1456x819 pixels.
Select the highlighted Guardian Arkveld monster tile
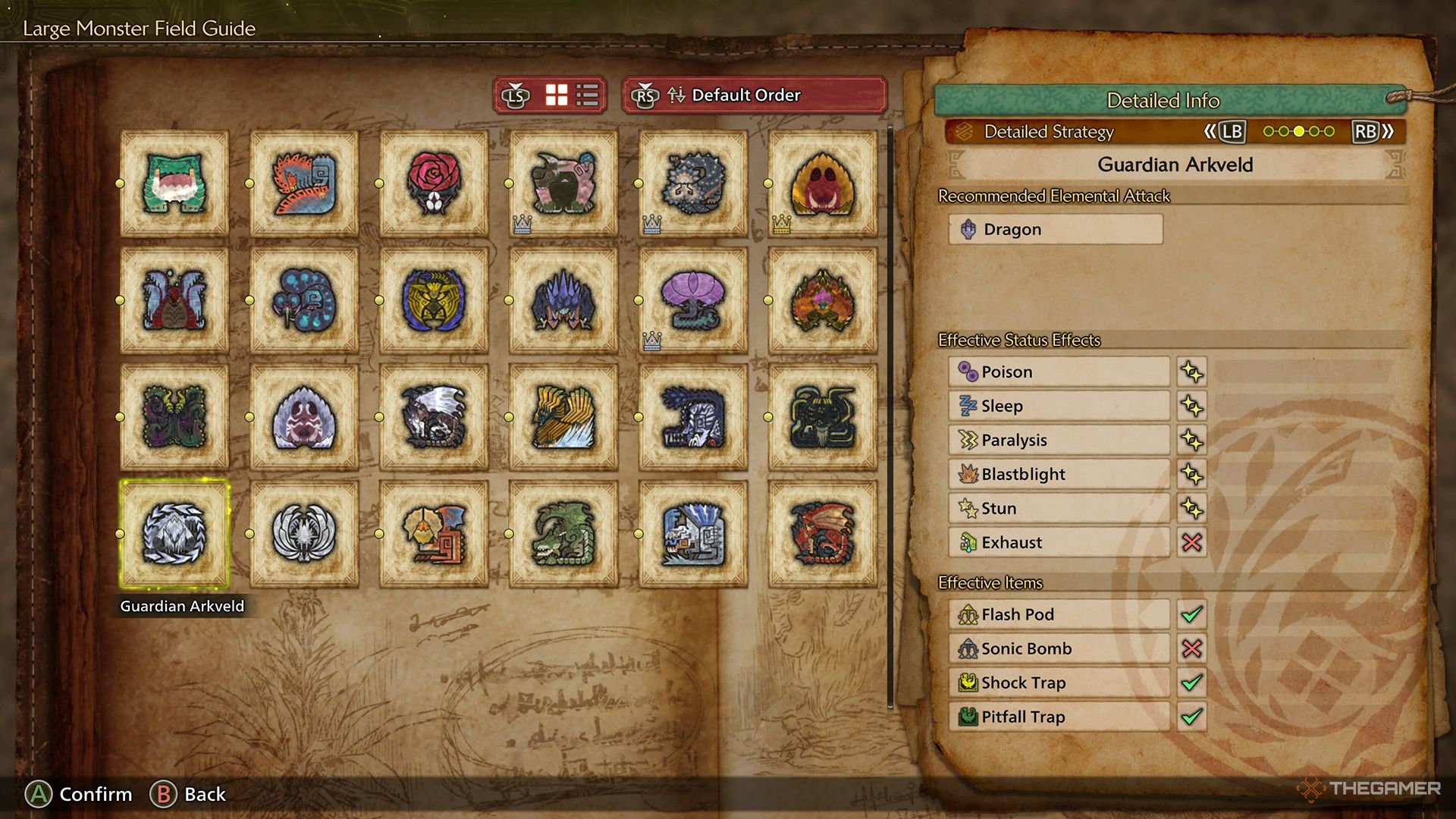pyautogui.click(x=174, y=534)
